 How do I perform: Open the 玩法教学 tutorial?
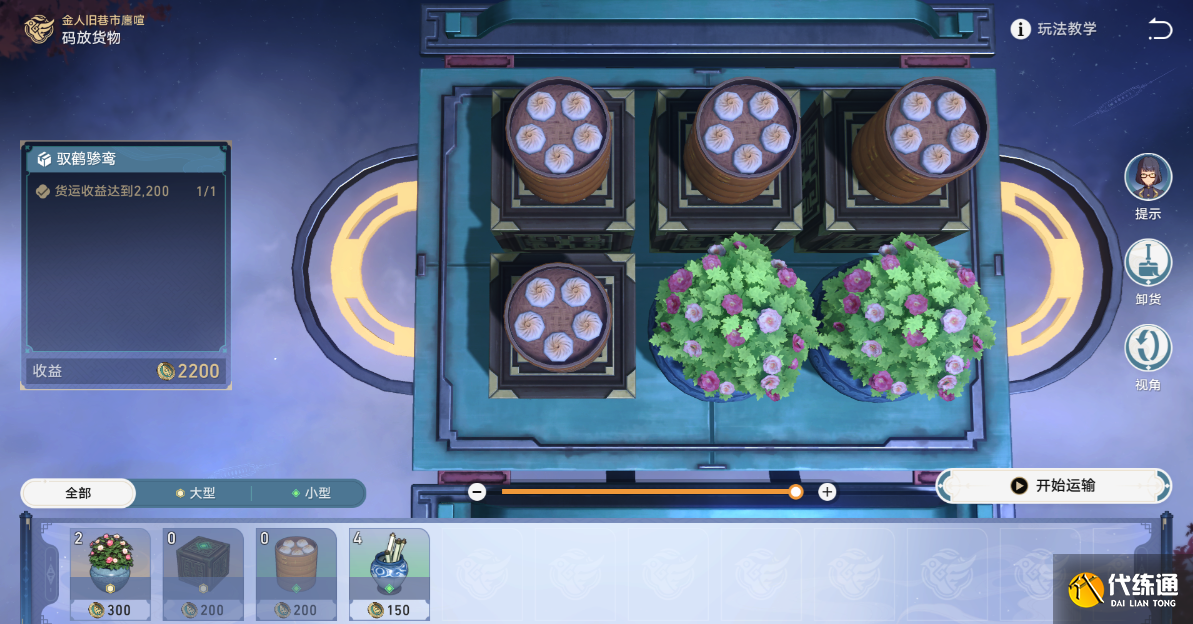(x=1054, y=29)
